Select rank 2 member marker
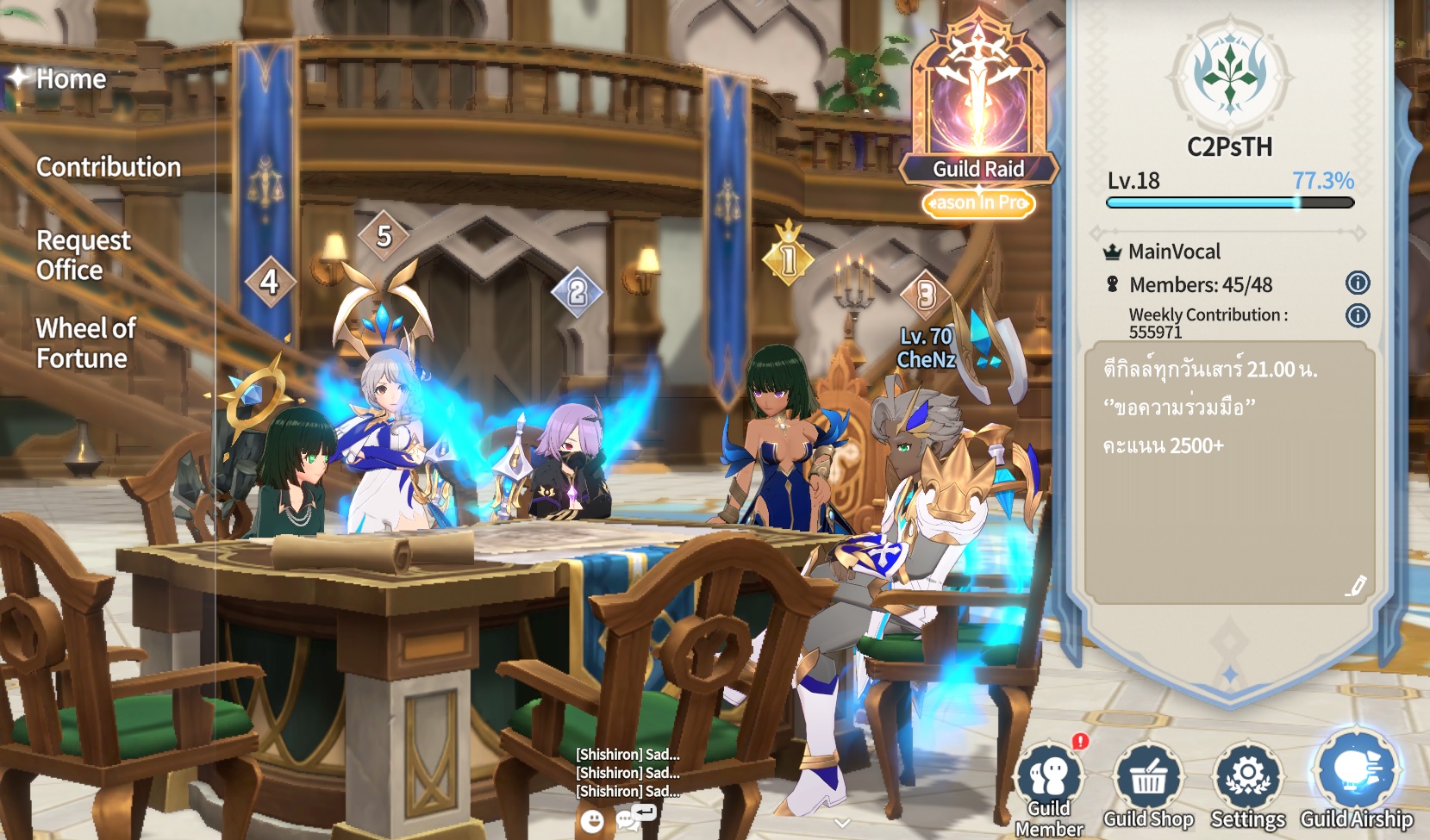Viewport: 1430px width, 840px height. tap(577, 292)
